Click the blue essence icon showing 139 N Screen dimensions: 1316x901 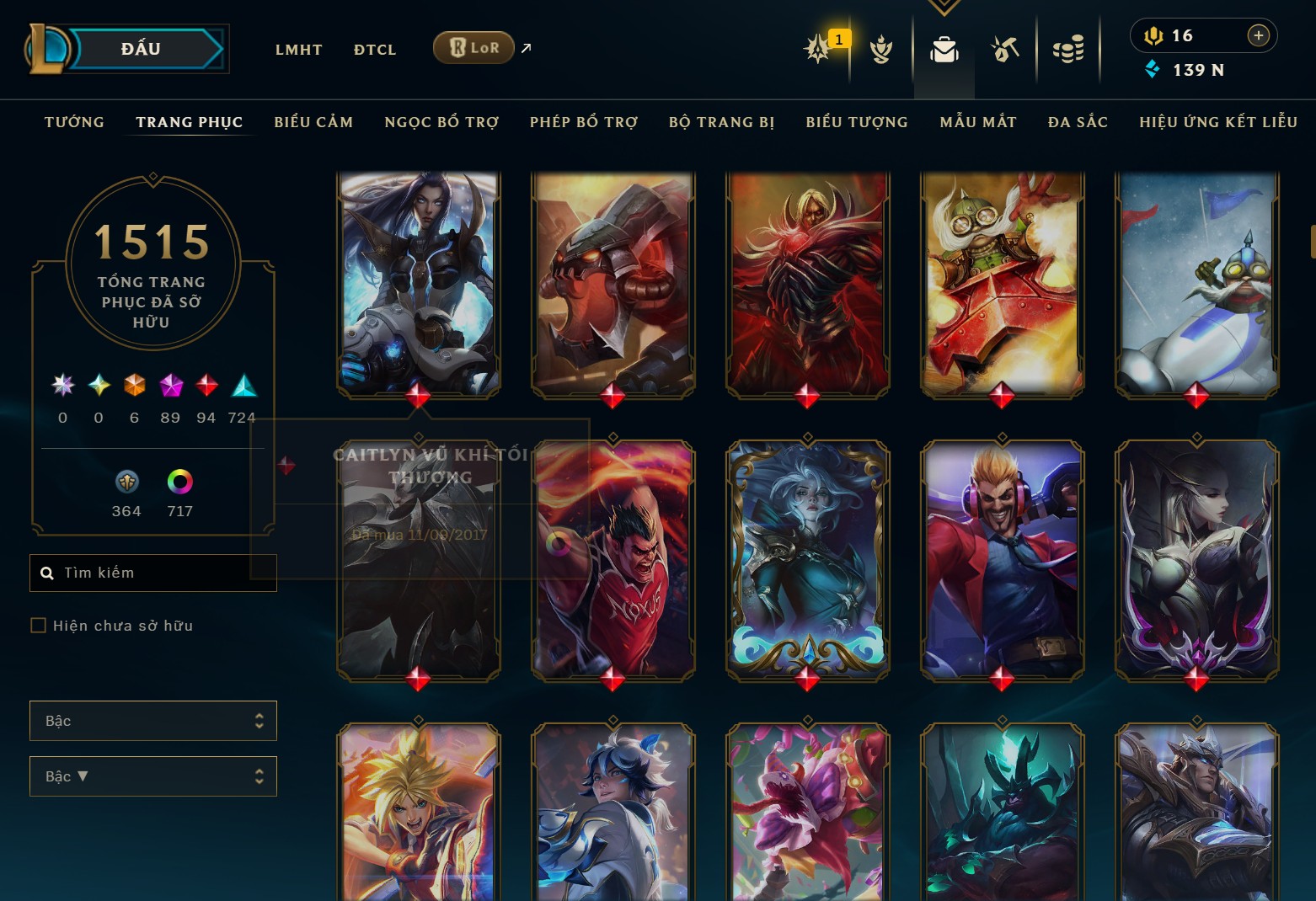point(1153,71)
